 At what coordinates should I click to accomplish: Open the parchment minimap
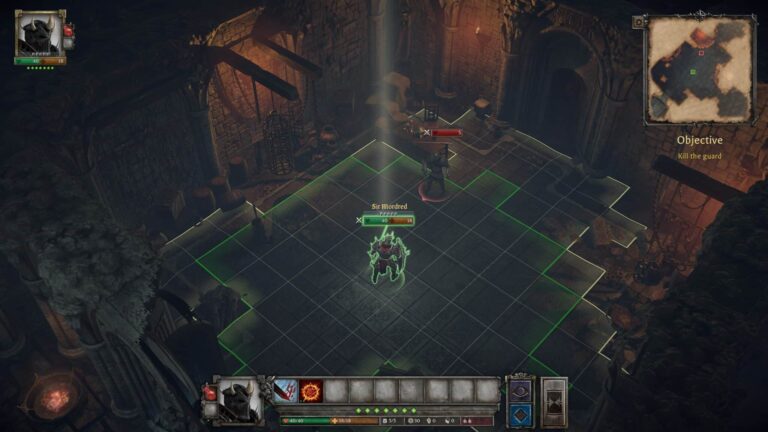[699, 69]
